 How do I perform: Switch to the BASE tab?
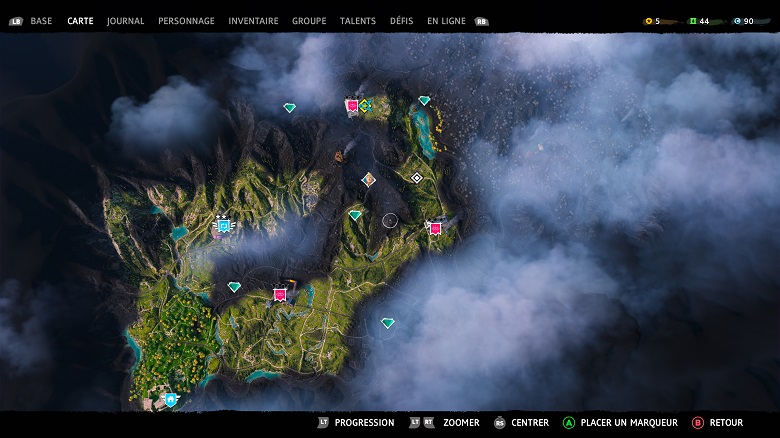41,21
